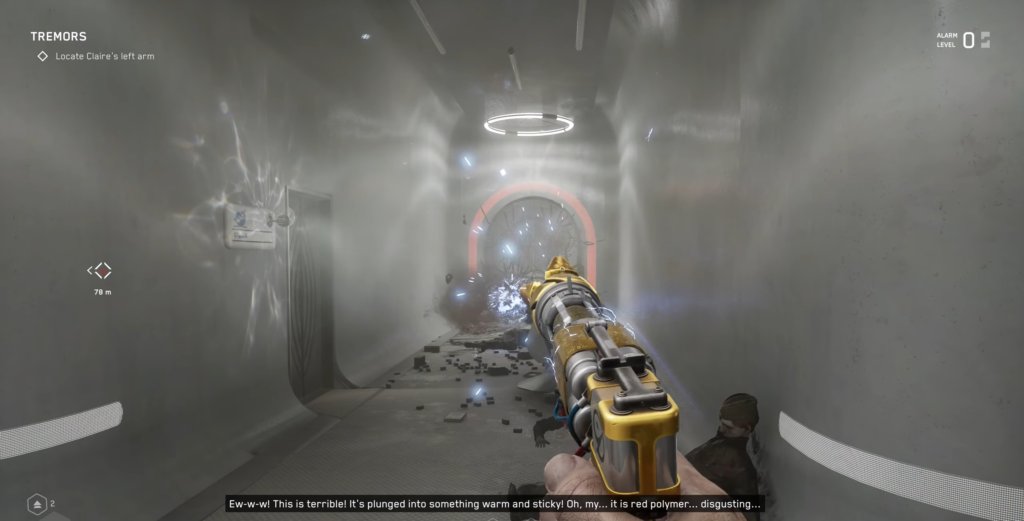This screenshot has width=1024, height=521.
Task: Click the Locate Claire's left arm objective
Action: click(104, 57)
